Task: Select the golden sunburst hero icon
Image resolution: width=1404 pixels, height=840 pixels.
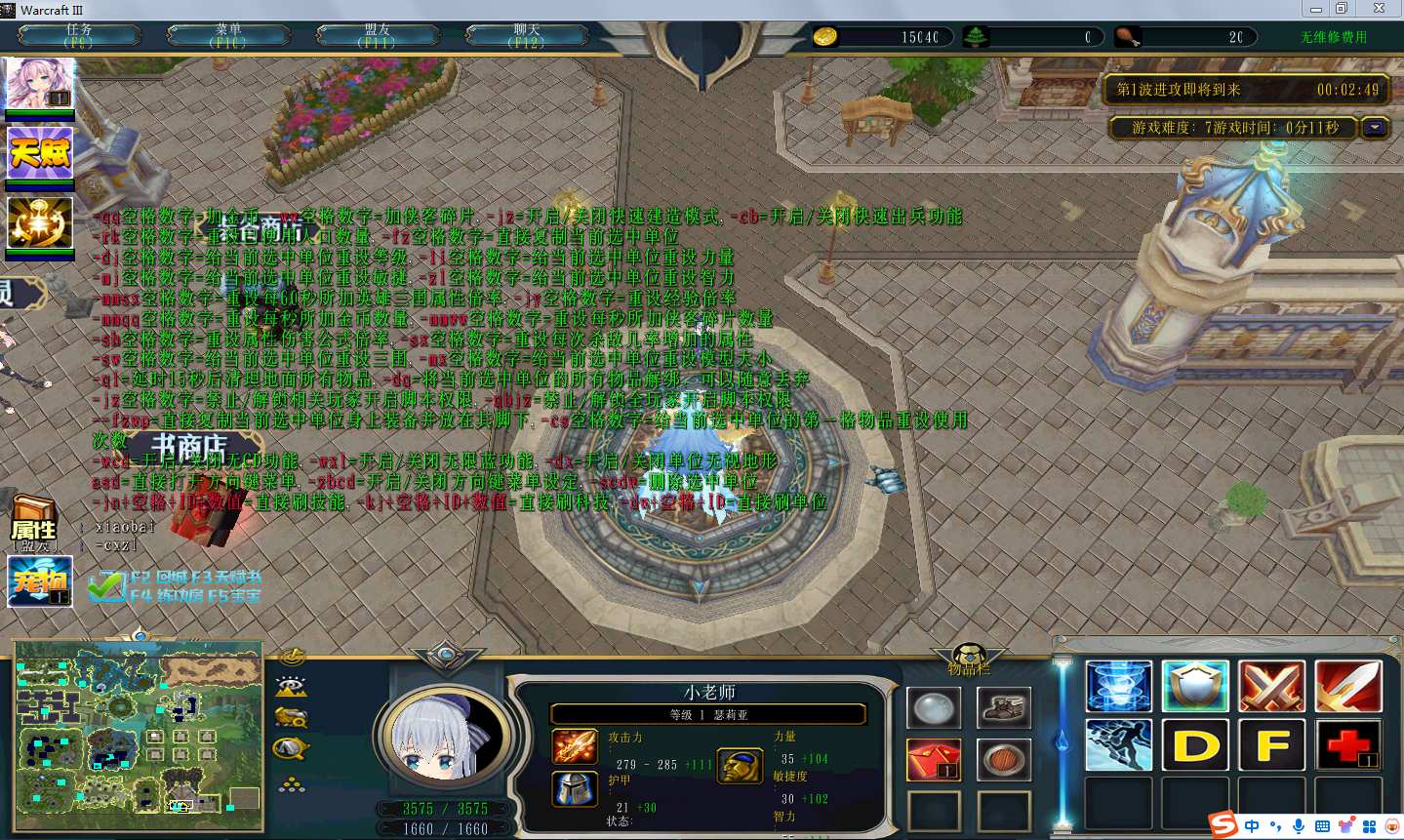Action: point(39,222)
